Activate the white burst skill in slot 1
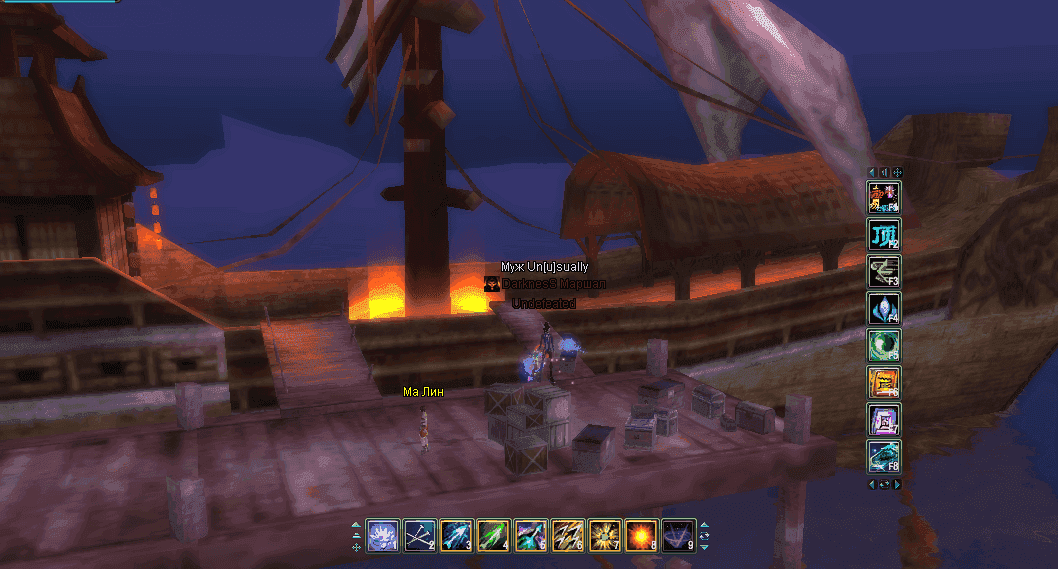The image size is (1058, 569). pyautogui.click(x=383, y=536)
